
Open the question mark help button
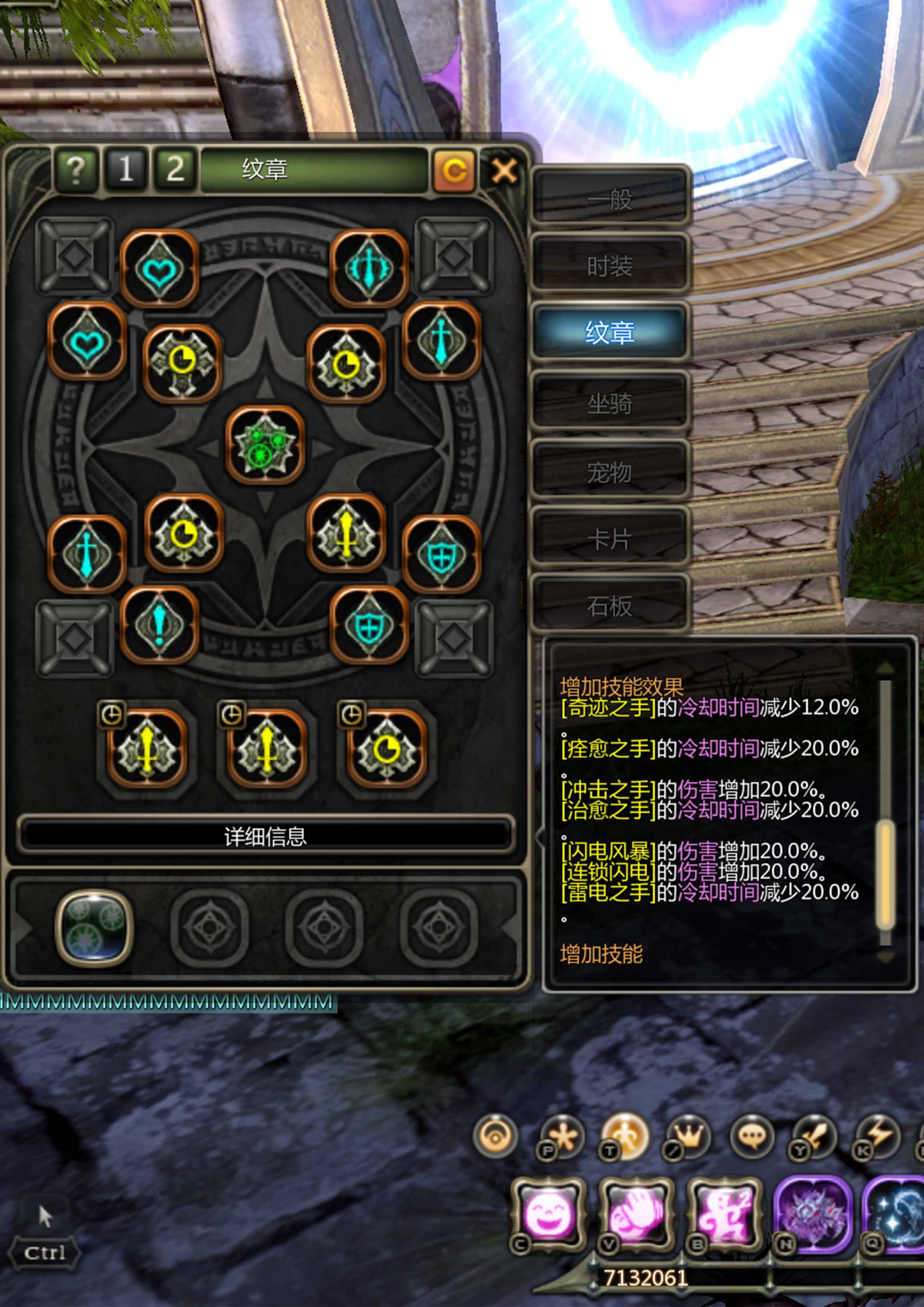pyautogui.click(x=76, y=169)
